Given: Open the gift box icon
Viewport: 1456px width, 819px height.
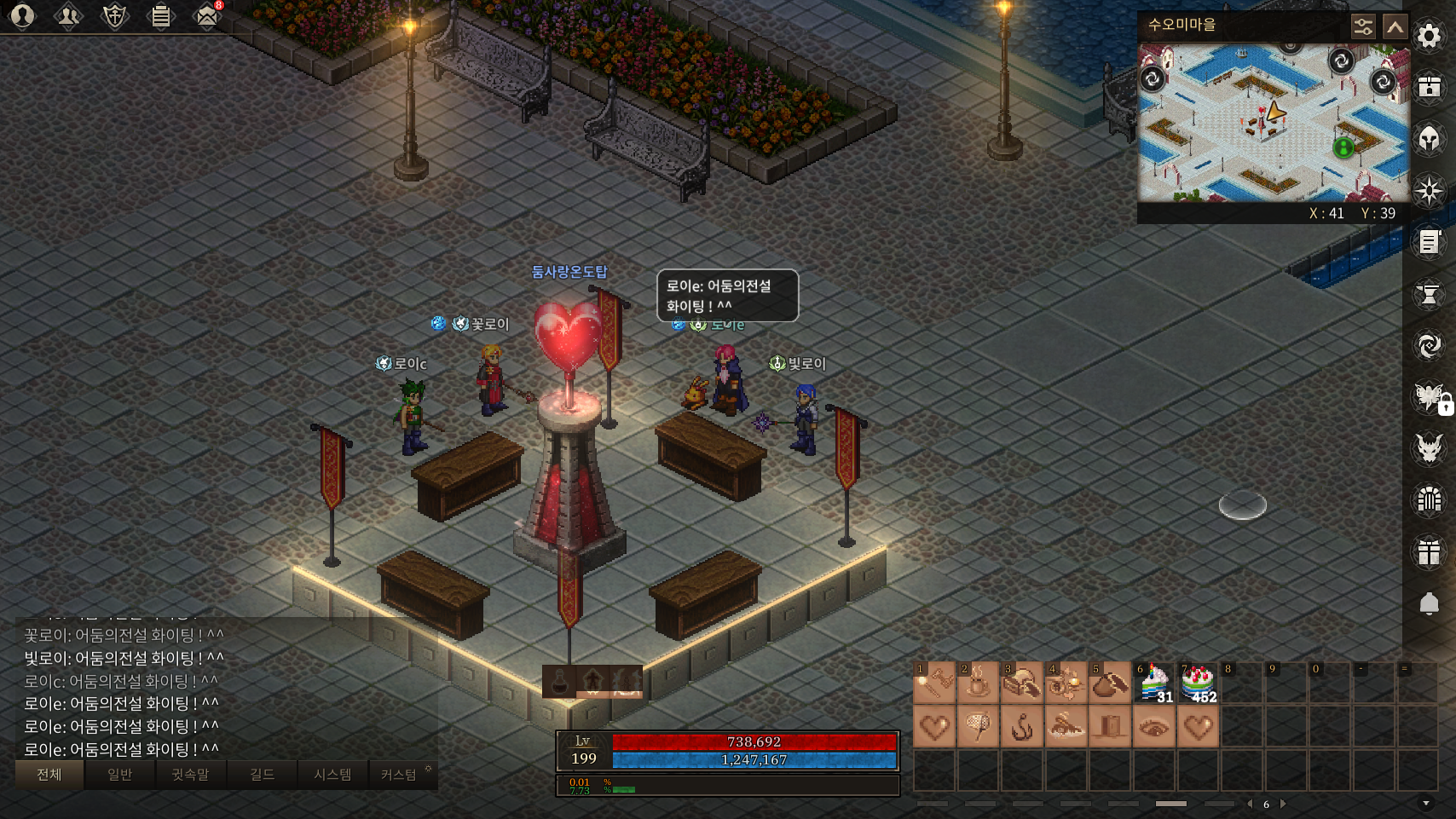Looking at the screenshot, I should [1429, 552].
